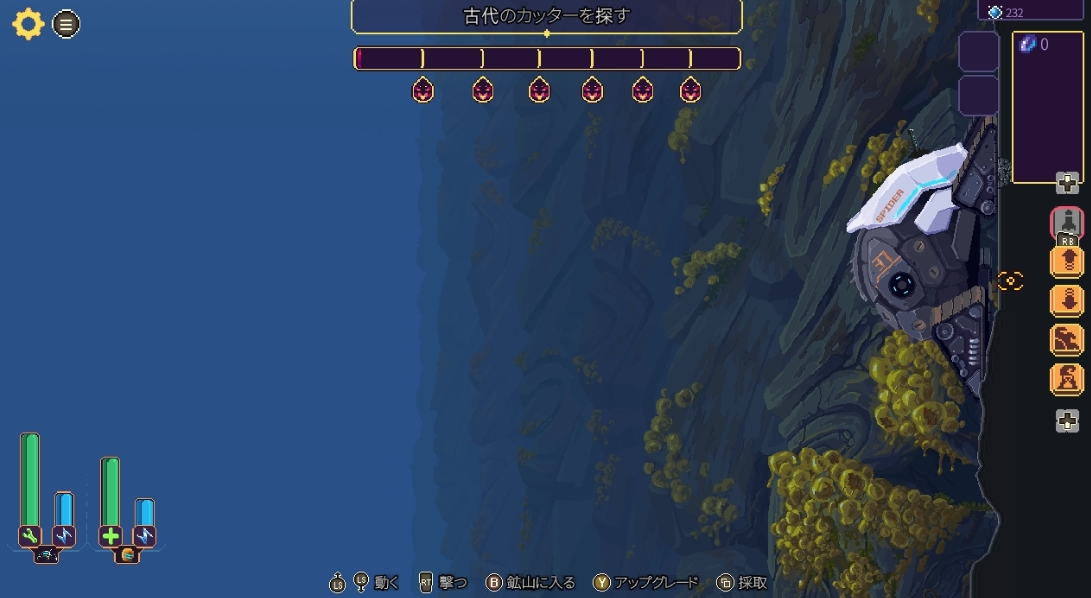Click the 古代のカッターを探す objective banner
The width and height of the screenshot is (1091, 598).
tap(546, 17)
